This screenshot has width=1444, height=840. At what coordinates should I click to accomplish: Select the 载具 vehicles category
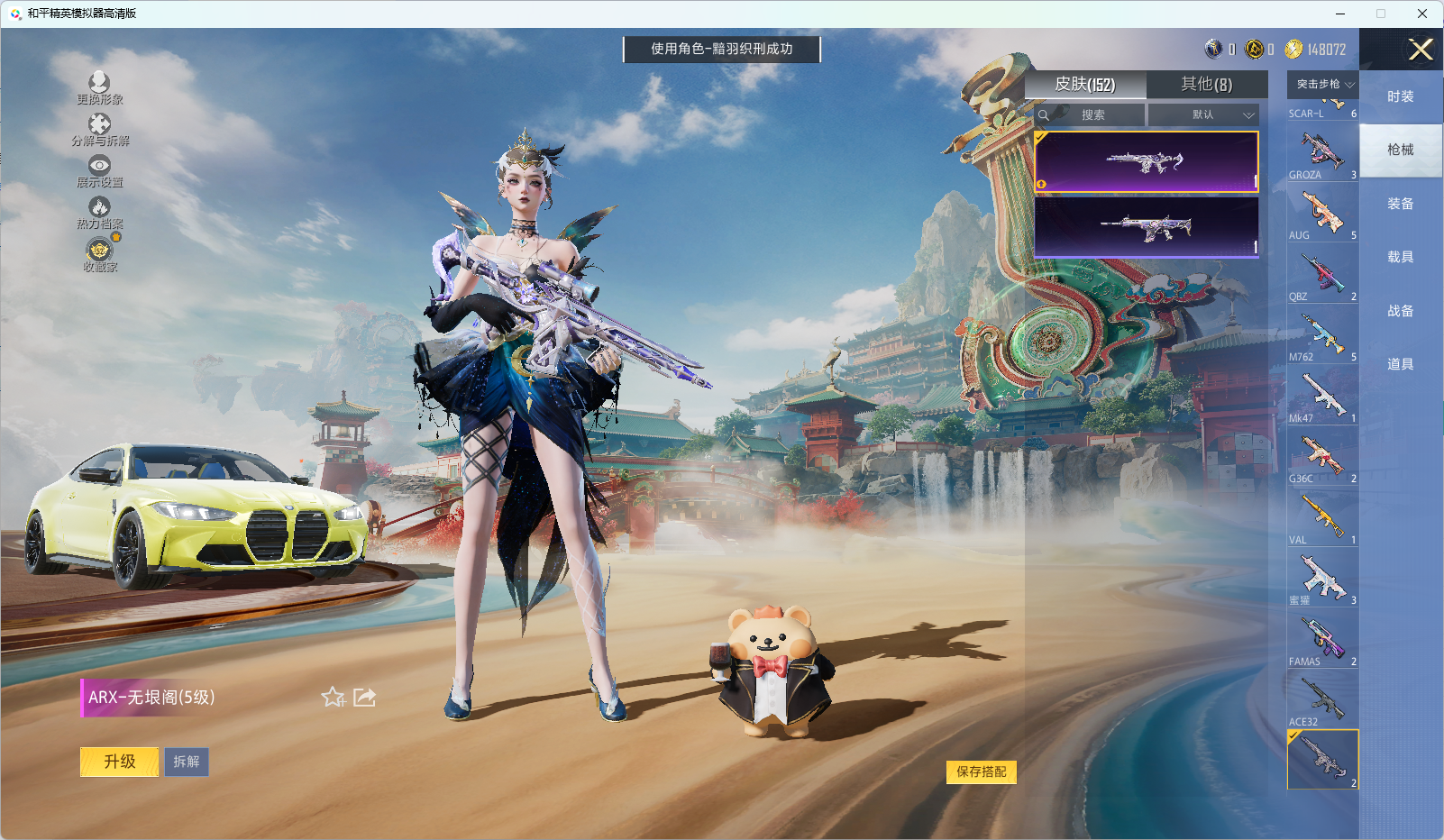(1400, 257)
